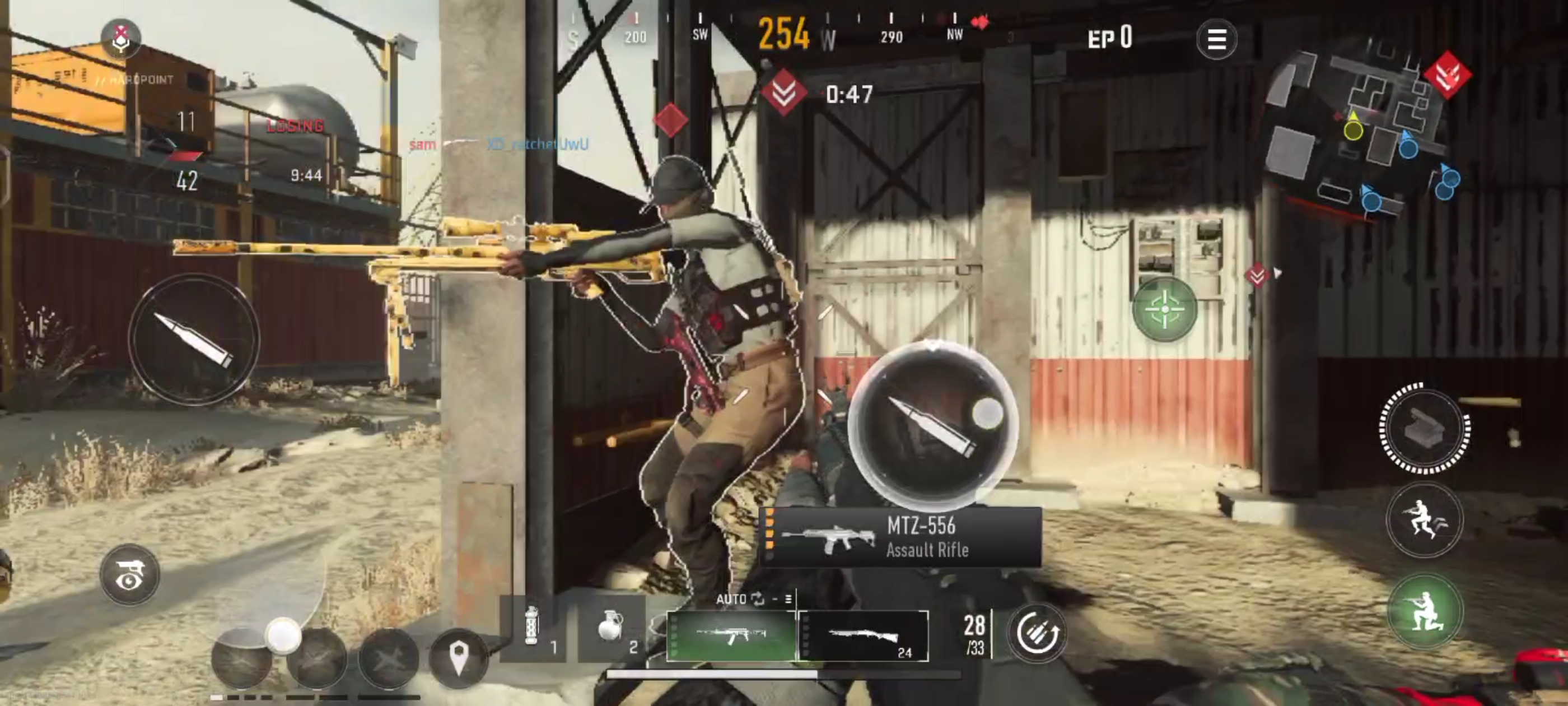Fire with the left bullet button
The image size is (1568, 706).
pyautogui.click(x=194, y=340)
